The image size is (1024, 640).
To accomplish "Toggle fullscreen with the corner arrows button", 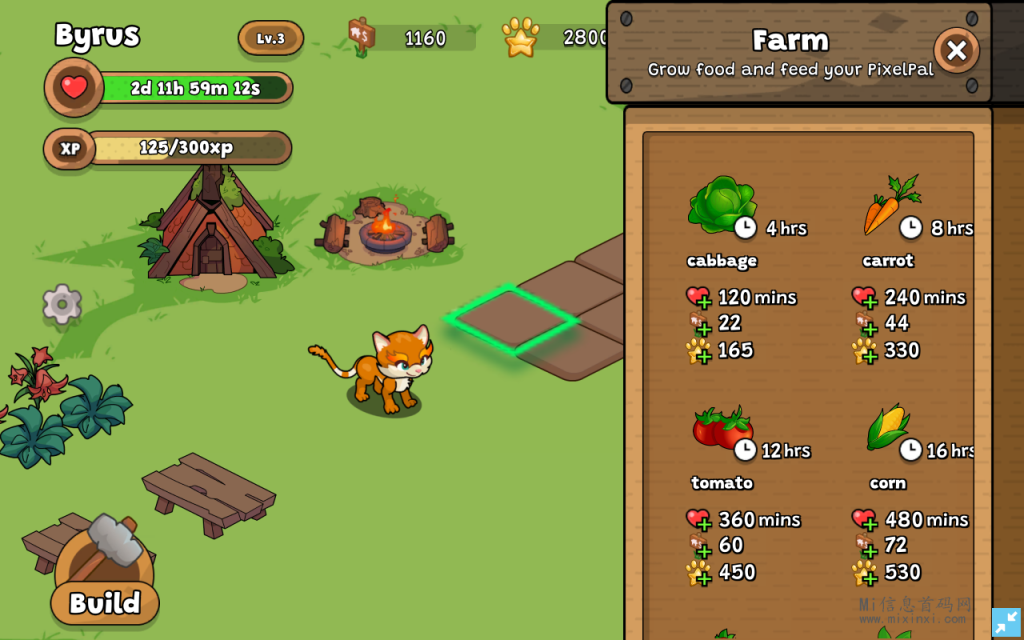I will tap(1006, 622).
